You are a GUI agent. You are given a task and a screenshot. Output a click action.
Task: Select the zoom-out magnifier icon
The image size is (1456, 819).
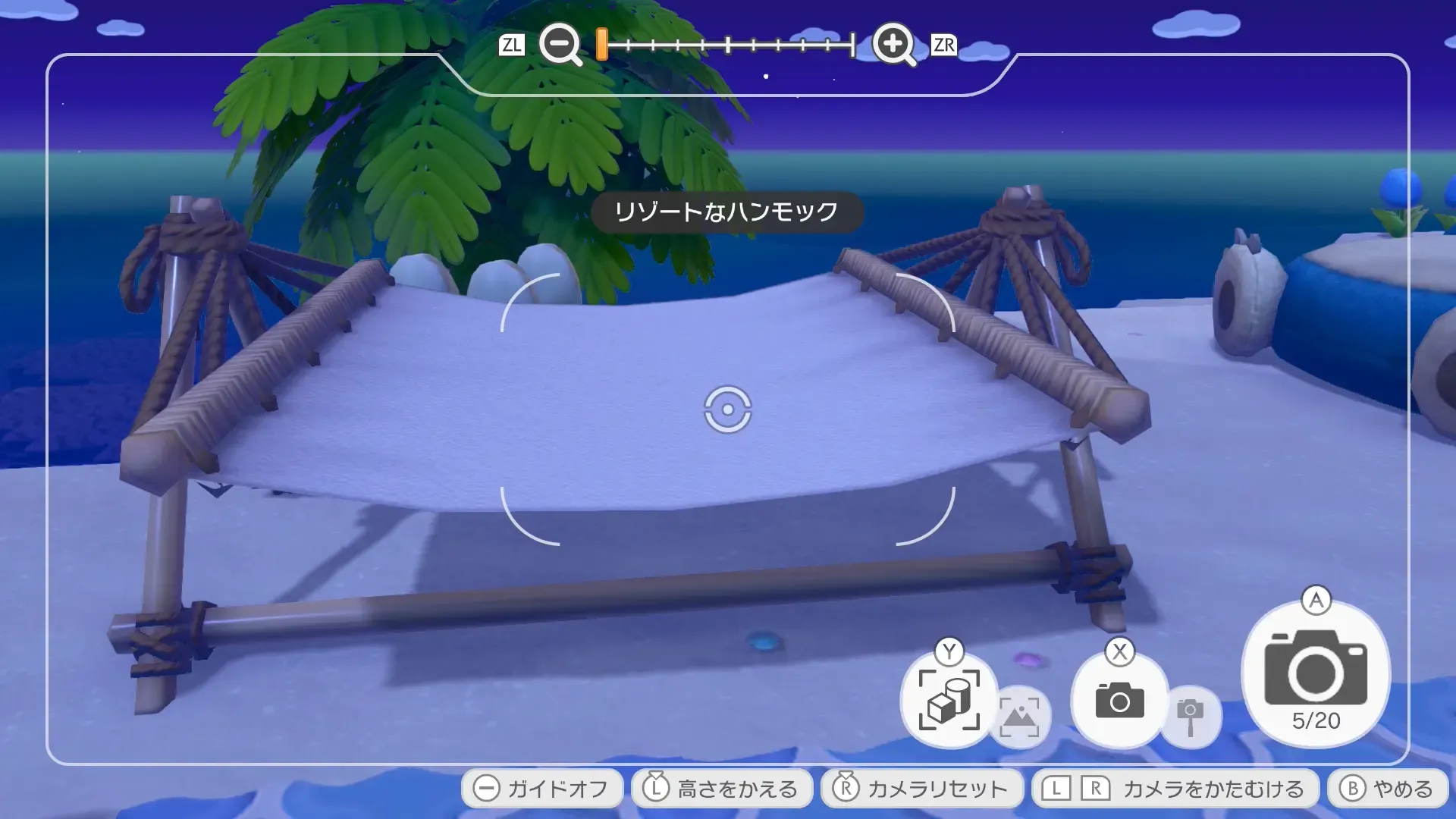point(559,45)
